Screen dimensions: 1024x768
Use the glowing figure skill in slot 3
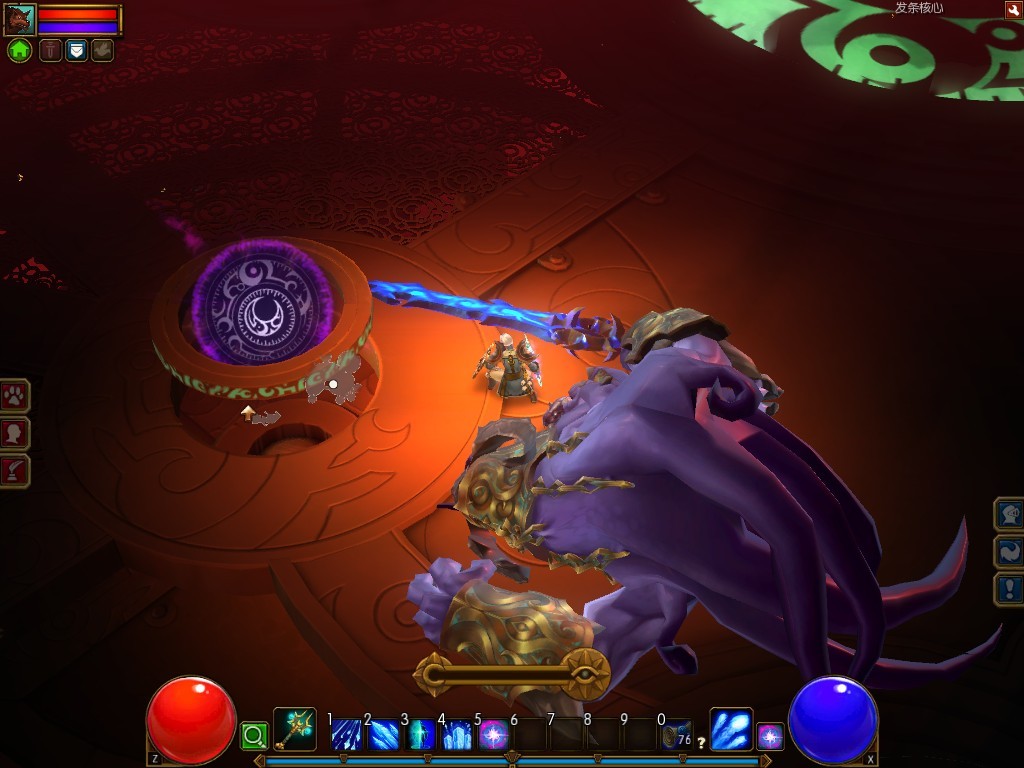[x=421, y=735]
